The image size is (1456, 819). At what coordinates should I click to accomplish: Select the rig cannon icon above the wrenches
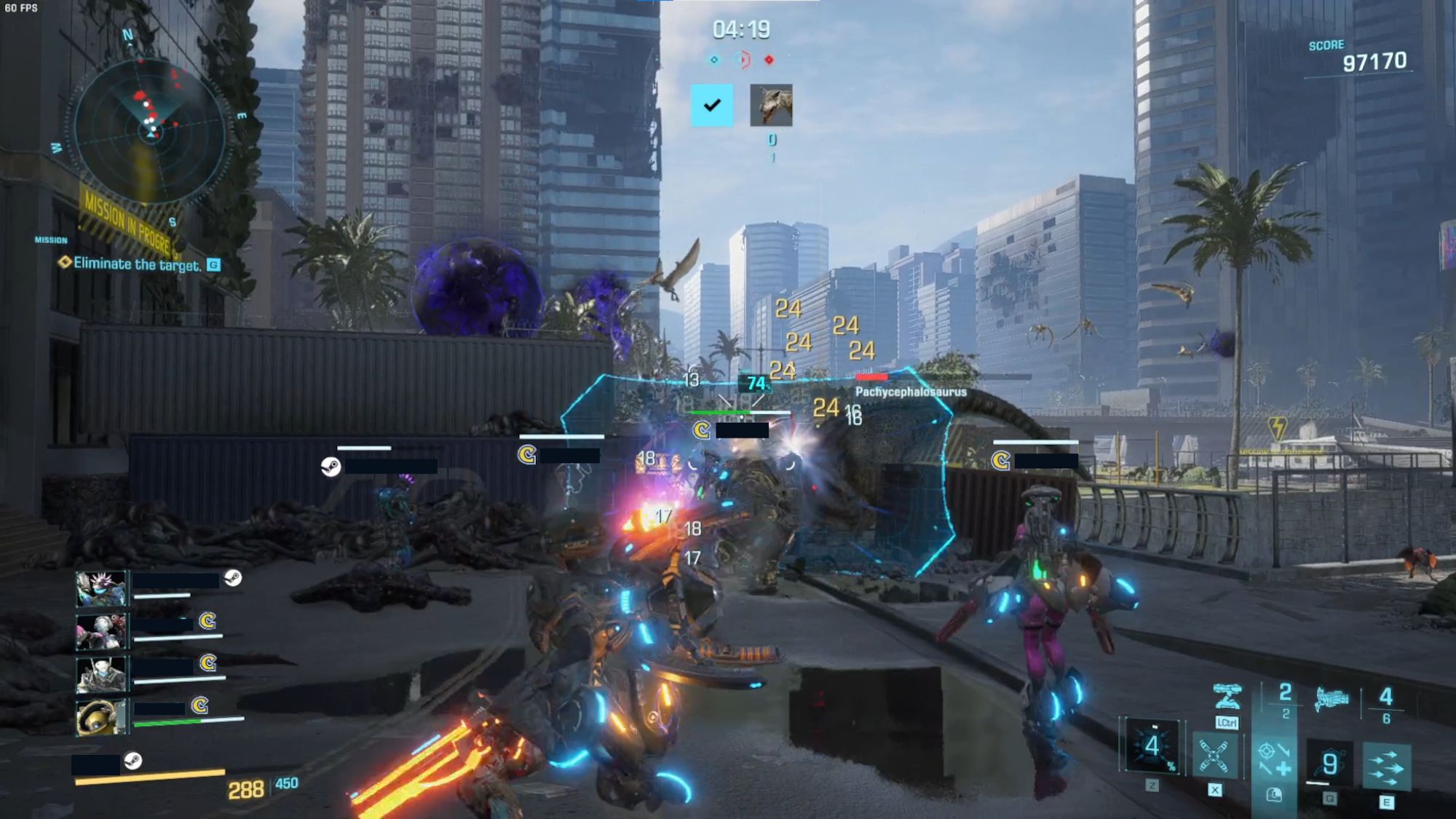(x=1227, y=697)
